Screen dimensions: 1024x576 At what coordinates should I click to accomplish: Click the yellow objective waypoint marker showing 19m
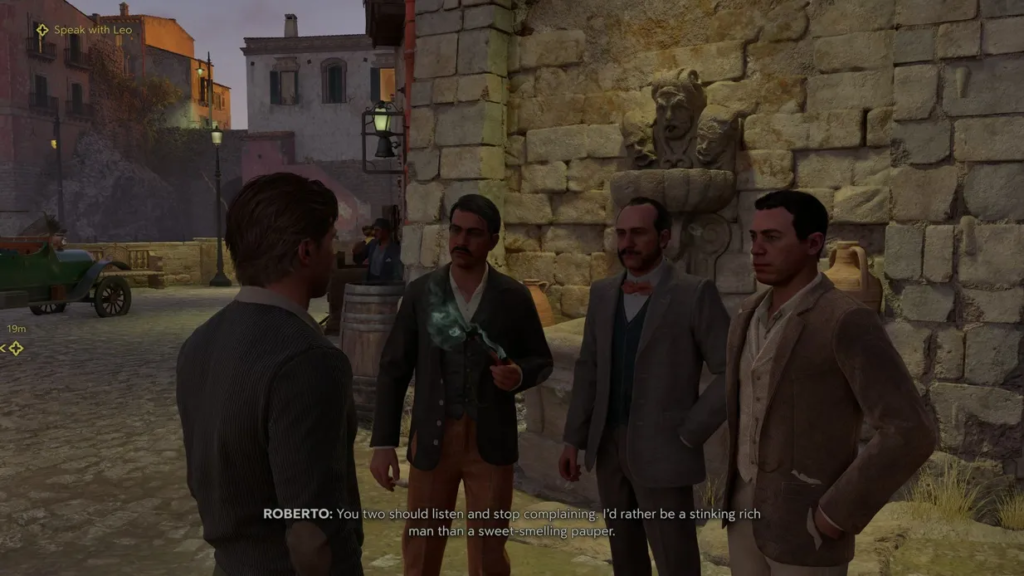(15, 348)
